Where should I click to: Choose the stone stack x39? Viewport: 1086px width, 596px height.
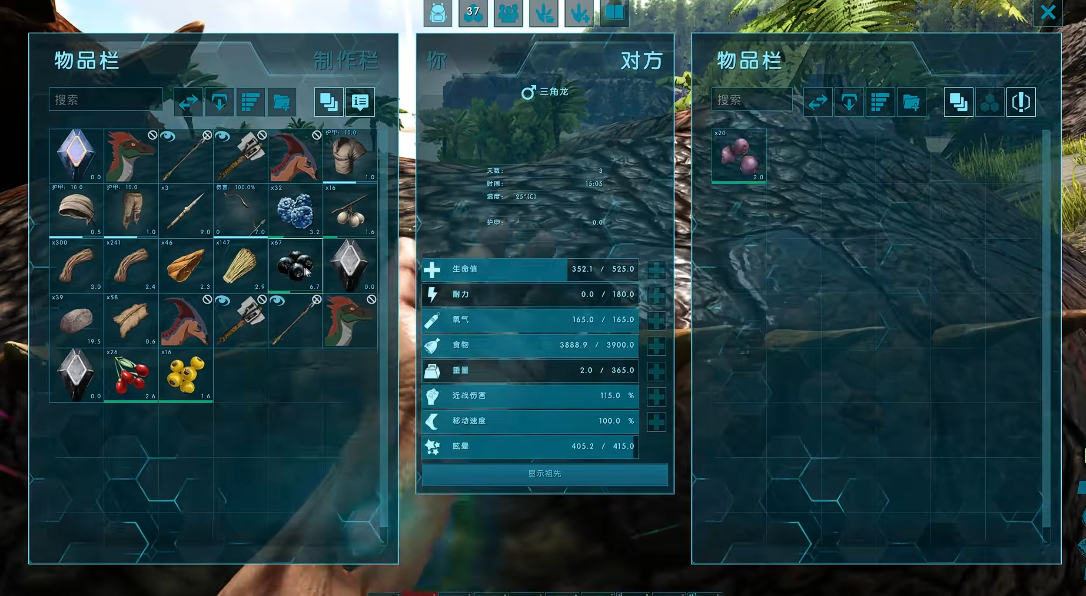click(x=77, y=318)
